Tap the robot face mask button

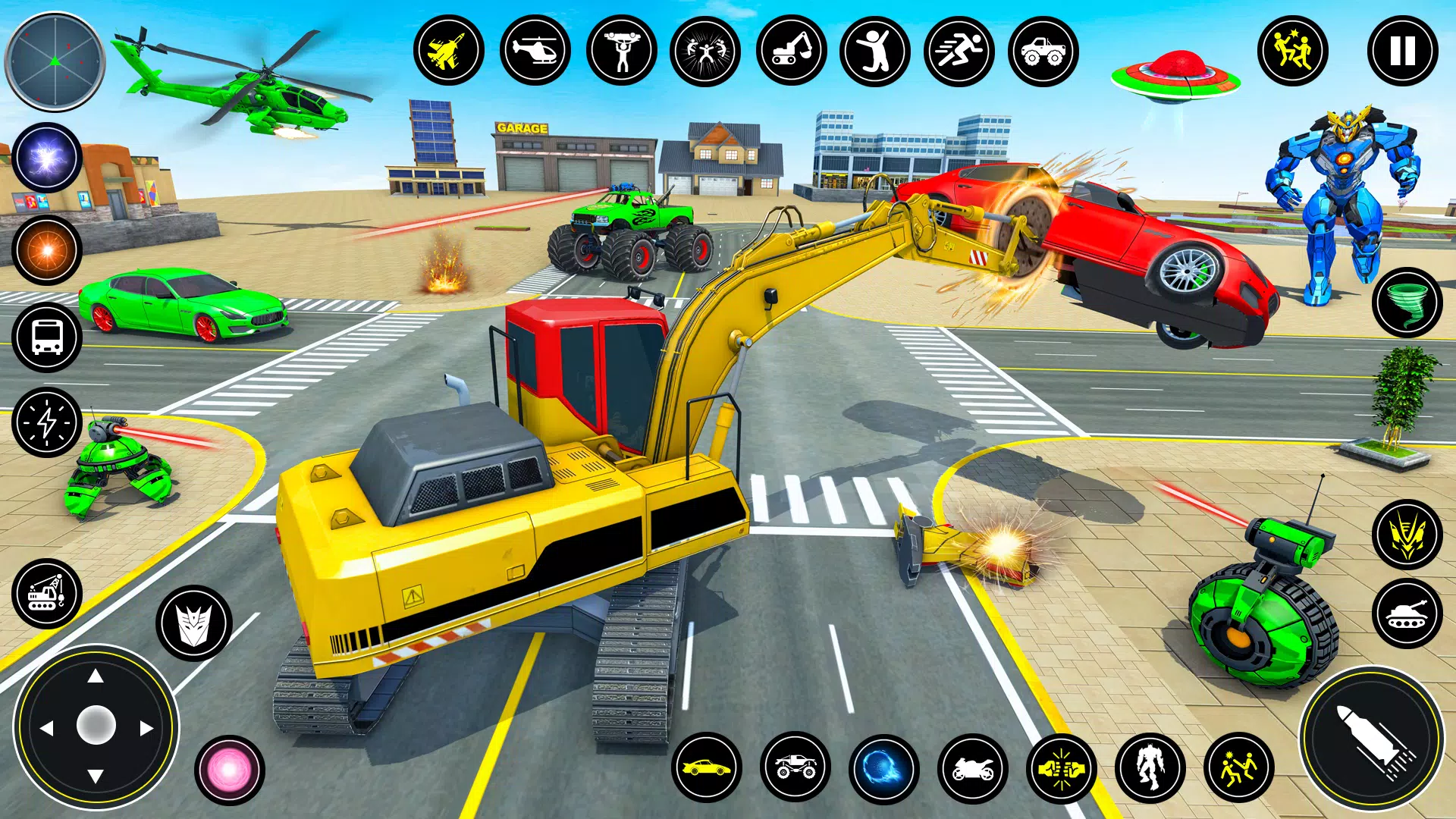click(x=194, y=623)
